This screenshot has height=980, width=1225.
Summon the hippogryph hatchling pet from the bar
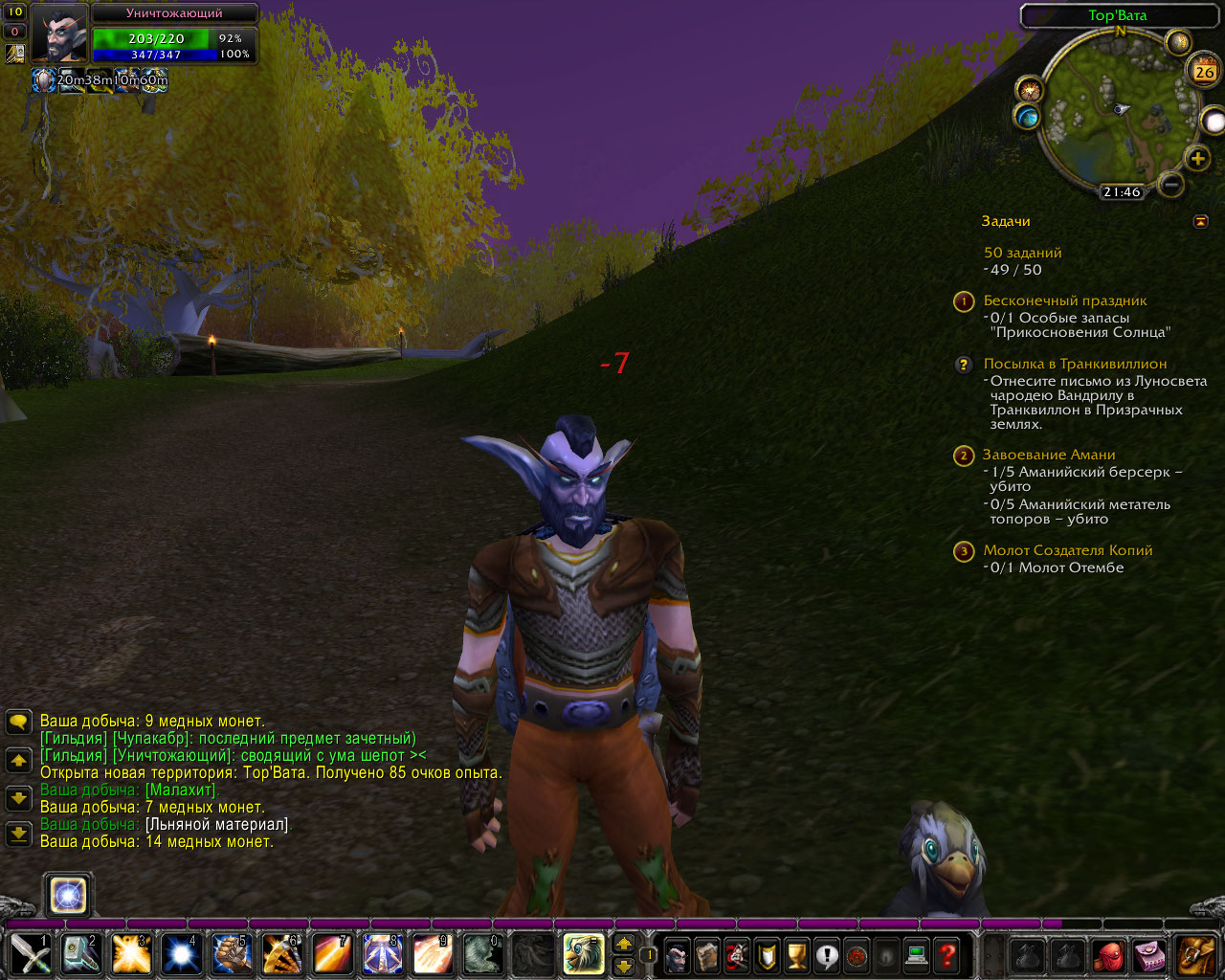point(583,954)
